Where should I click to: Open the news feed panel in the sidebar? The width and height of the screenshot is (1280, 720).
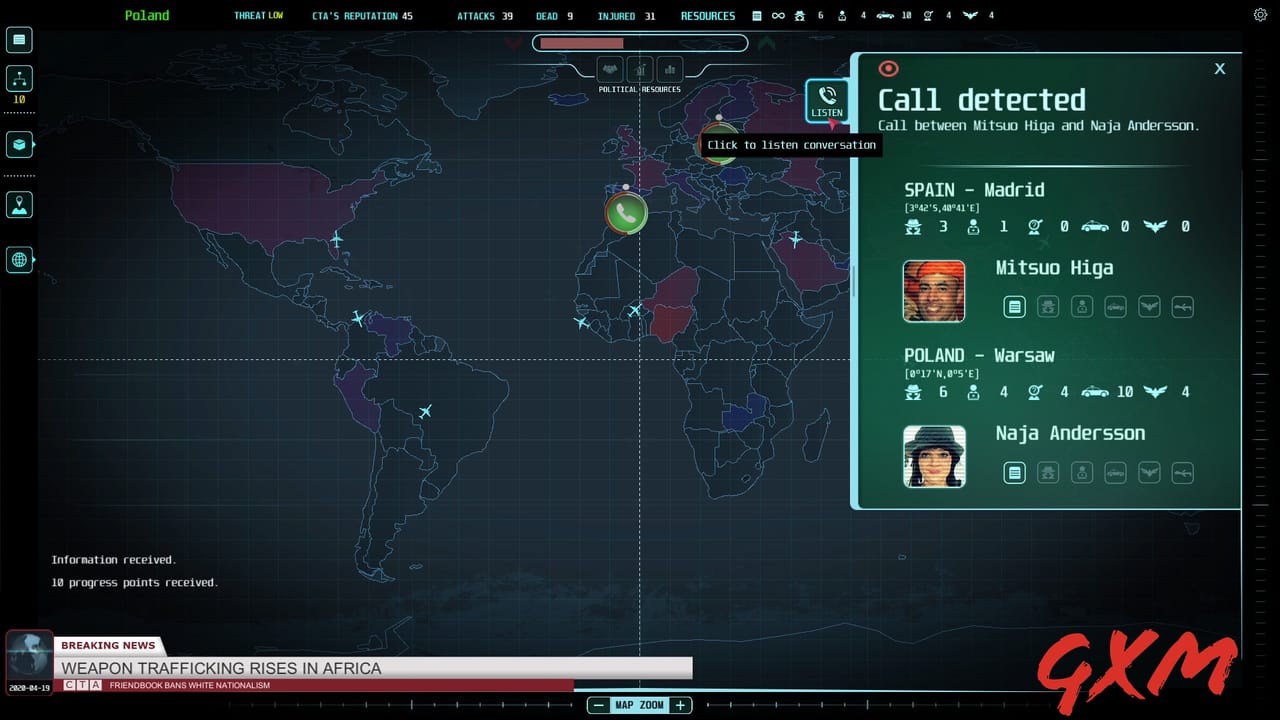tap(19, 39)
